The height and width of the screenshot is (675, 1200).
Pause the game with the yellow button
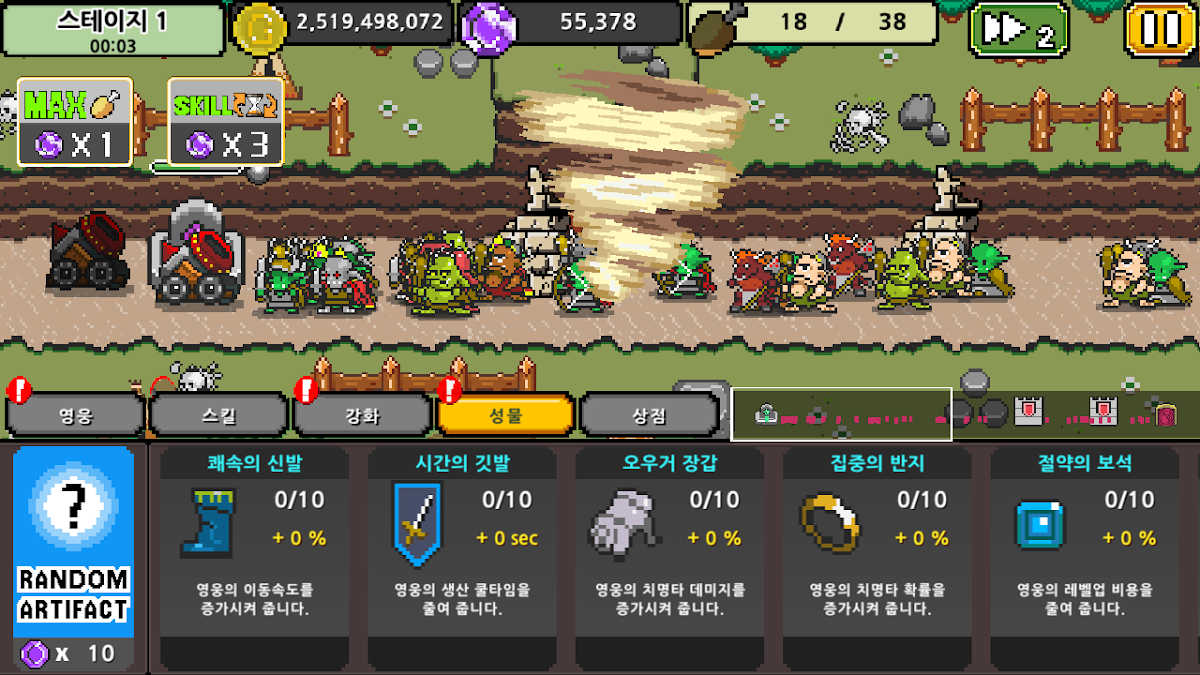(1160, 29)
